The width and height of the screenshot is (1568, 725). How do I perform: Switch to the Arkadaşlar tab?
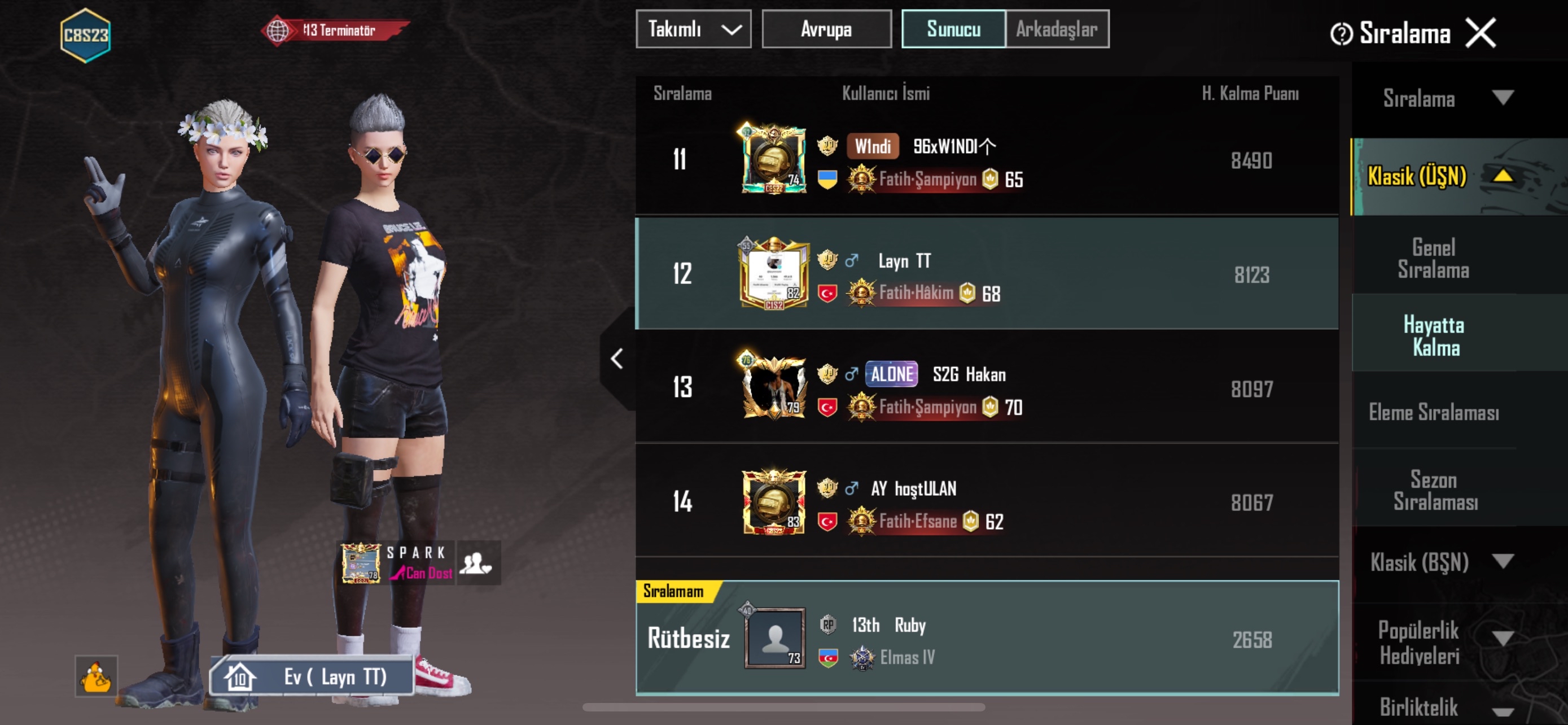pyautogui.click(x=1057, y=29)
